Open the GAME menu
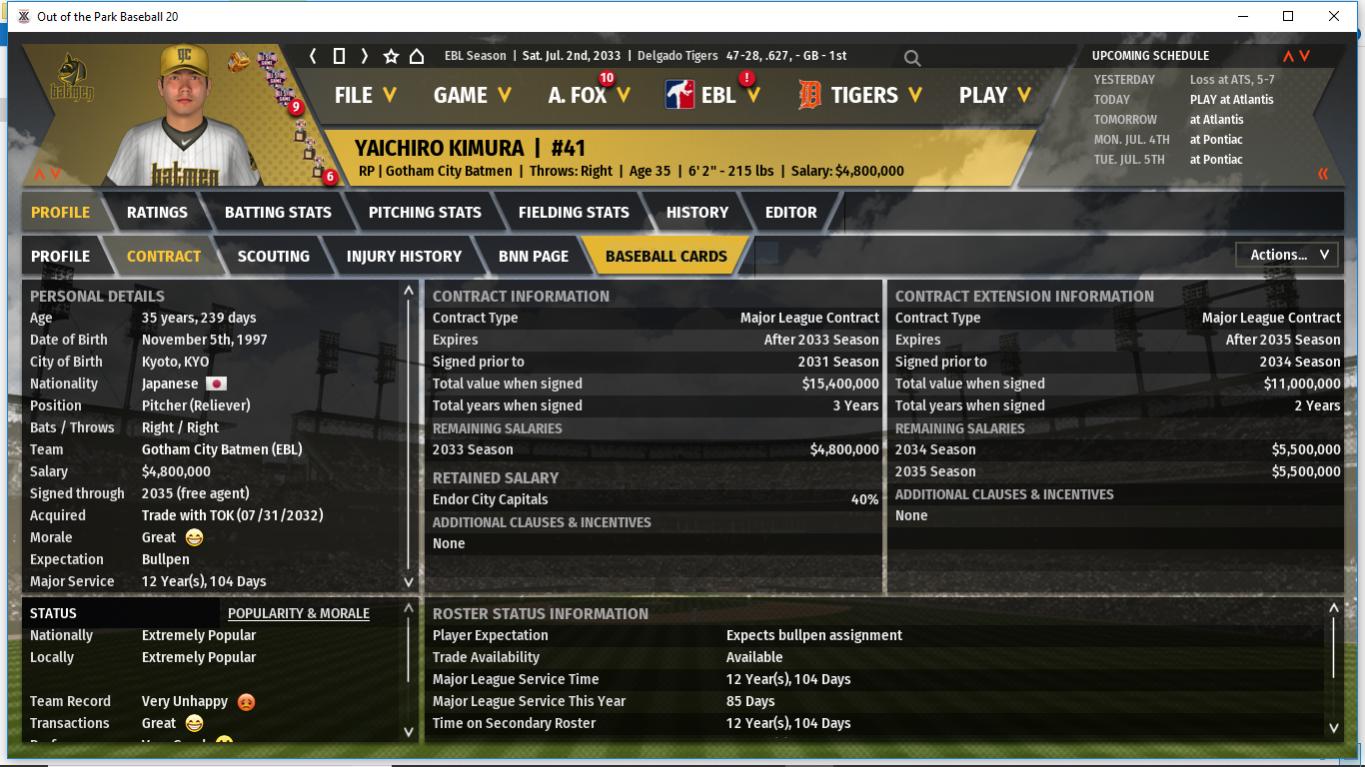Viewport: 1365px width, 767px height. (472, 95)
